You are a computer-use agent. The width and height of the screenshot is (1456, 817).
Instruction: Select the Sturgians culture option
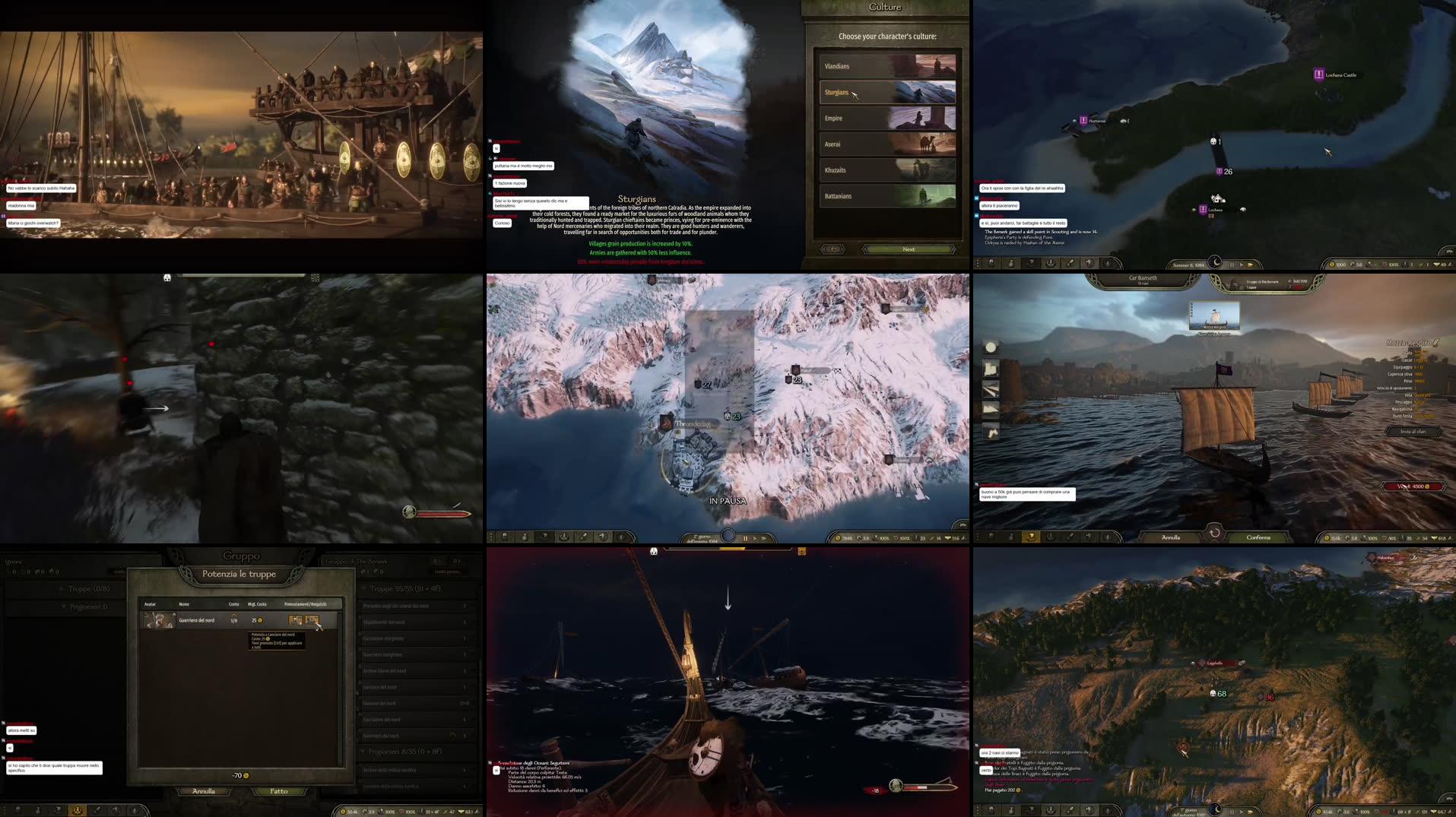[887, 92]
